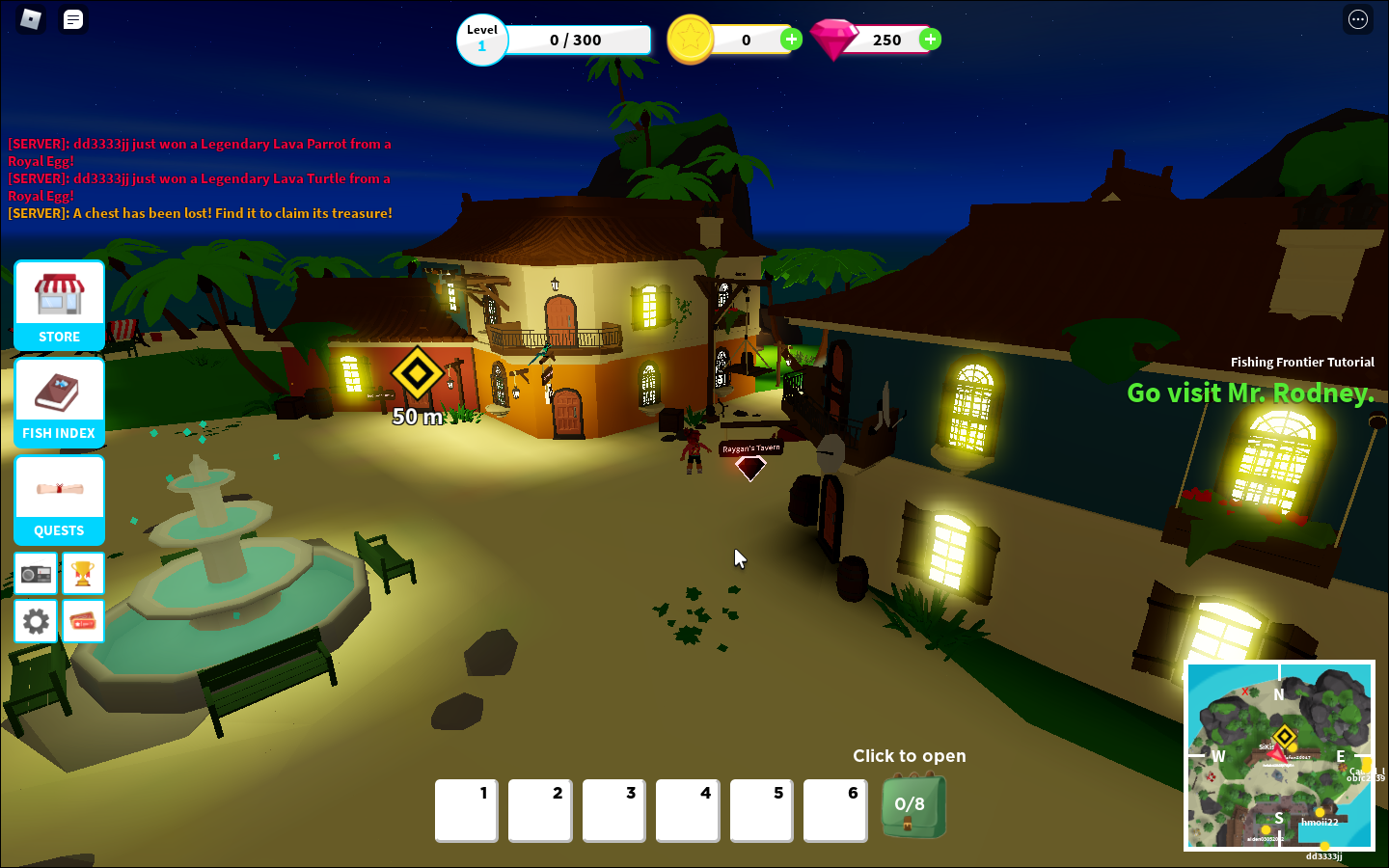Open the Fish Index book
The height and width of the screenshot is (868, 1389).
coord(59,401)
